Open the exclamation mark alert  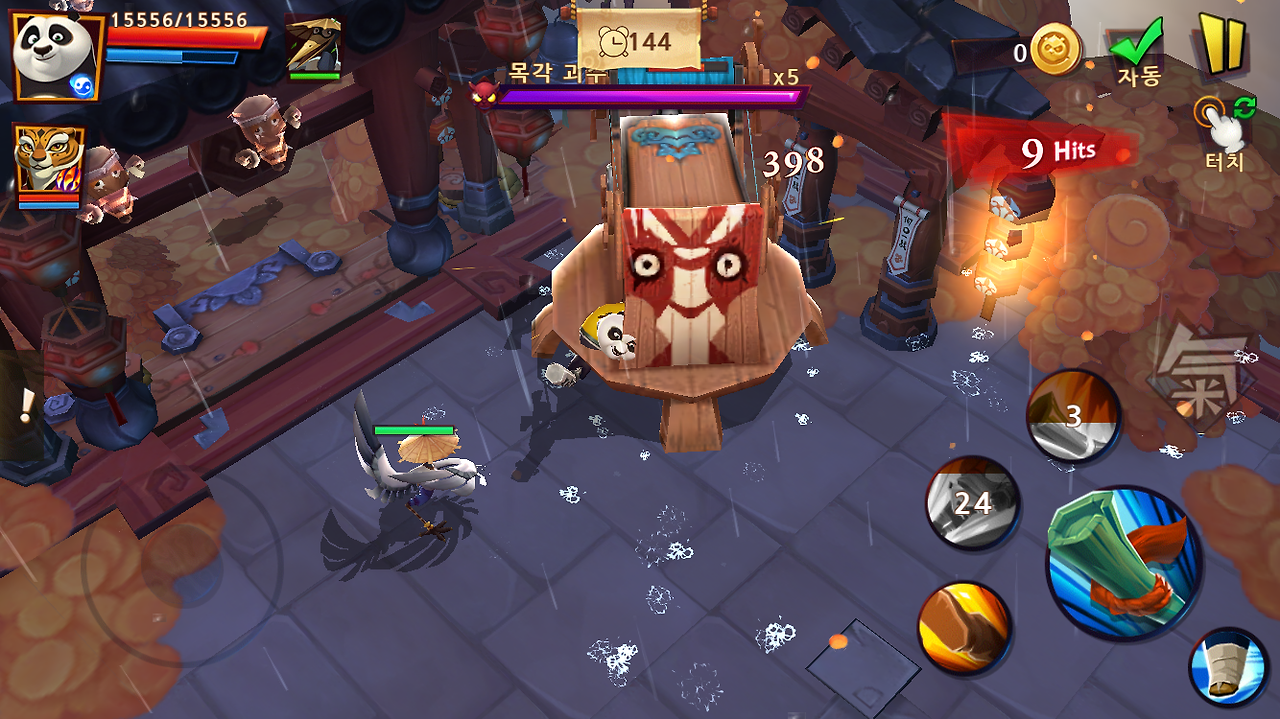point(27,405)
